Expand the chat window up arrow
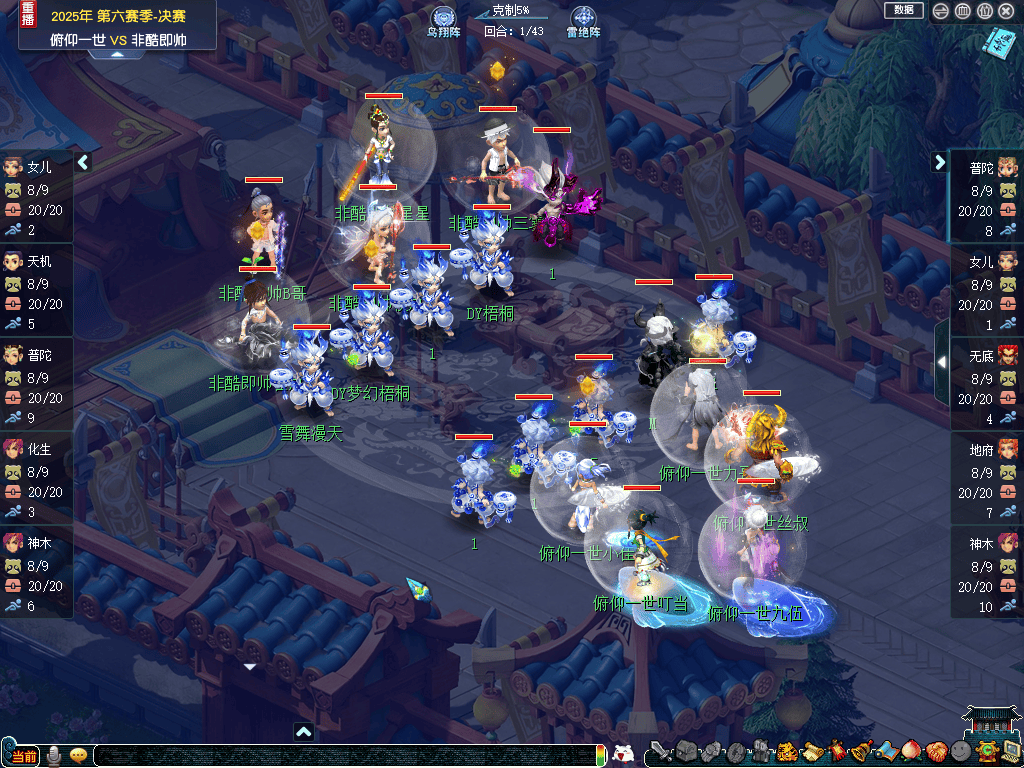This screenshot has height=768, width=1024. coord(304,732)
